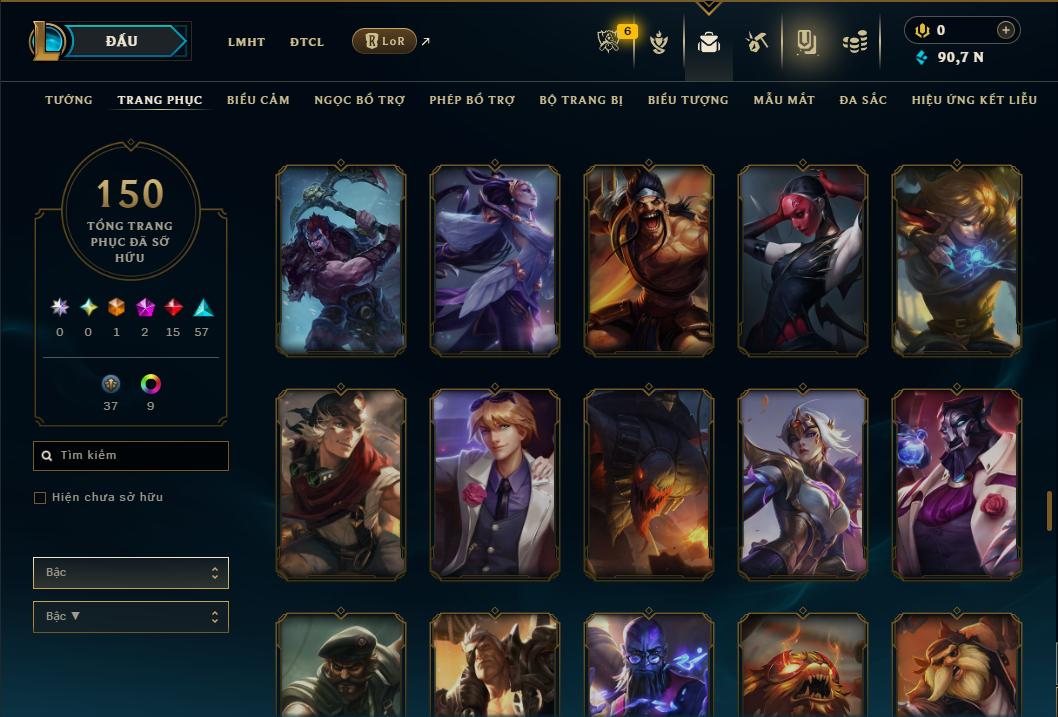The width and height of the screenshot is (1058, 717).
Task: Select the NGỌC BỔ TRỢ tab
Action: pos(360,100)
